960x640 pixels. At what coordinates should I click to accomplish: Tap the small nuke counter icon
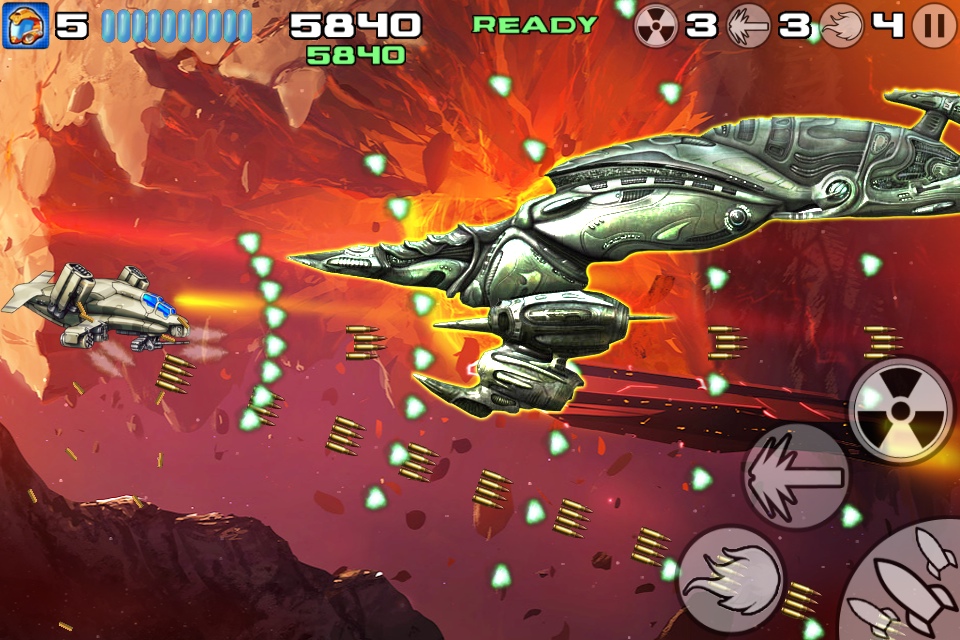tap(657, 26)
